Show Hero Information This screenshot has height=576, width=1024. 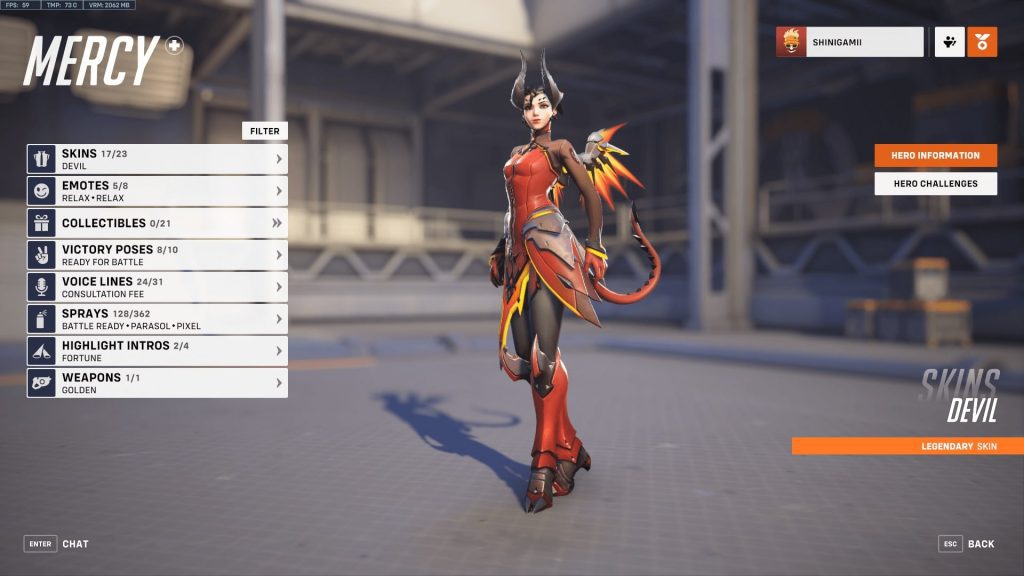(x=935, y=156)
